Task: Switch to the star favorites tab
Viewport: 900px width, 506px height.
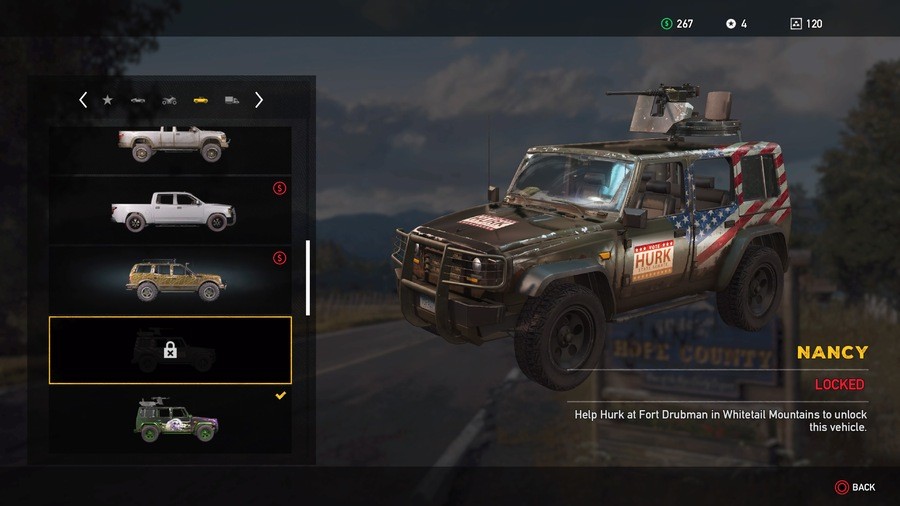Action: 108,100
